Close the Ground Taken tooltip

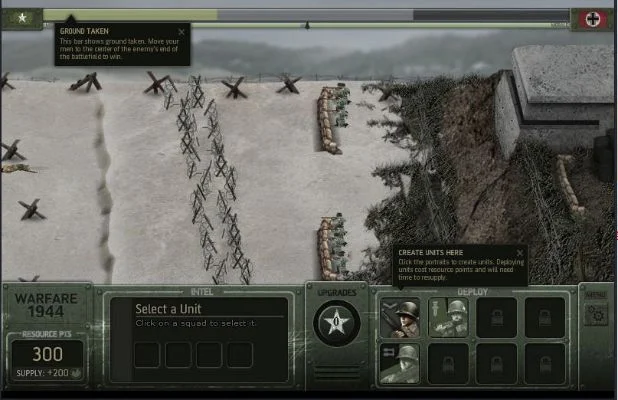[181, 31]
